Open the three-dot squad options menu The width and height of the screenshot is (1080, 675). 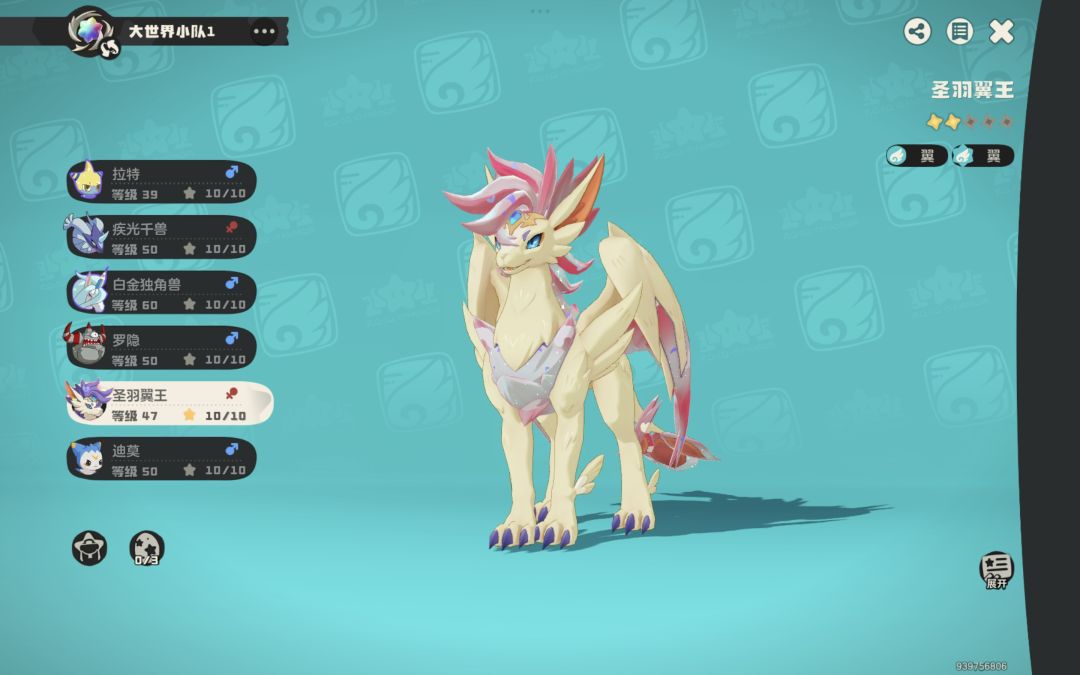[x=264, y=31]
